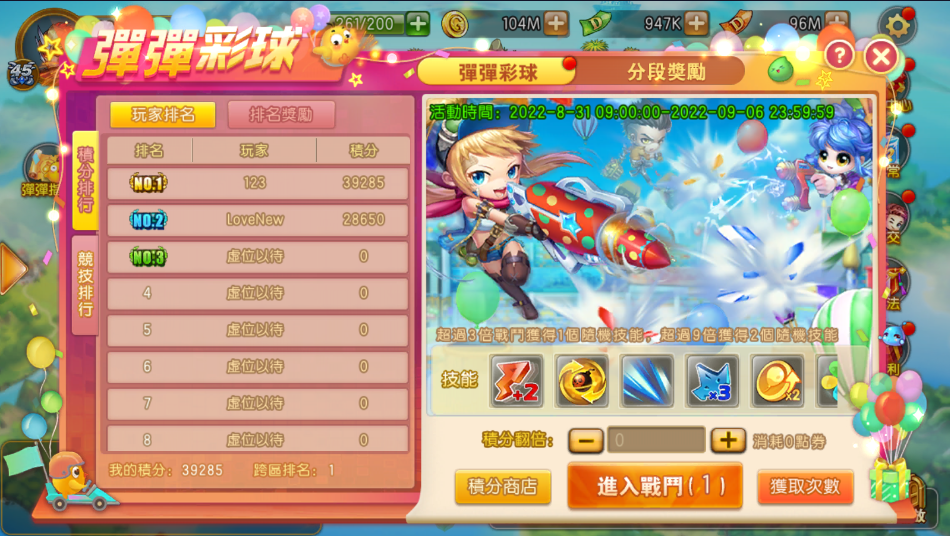Close the 彈彈彩球 event window

coord(881,56)
